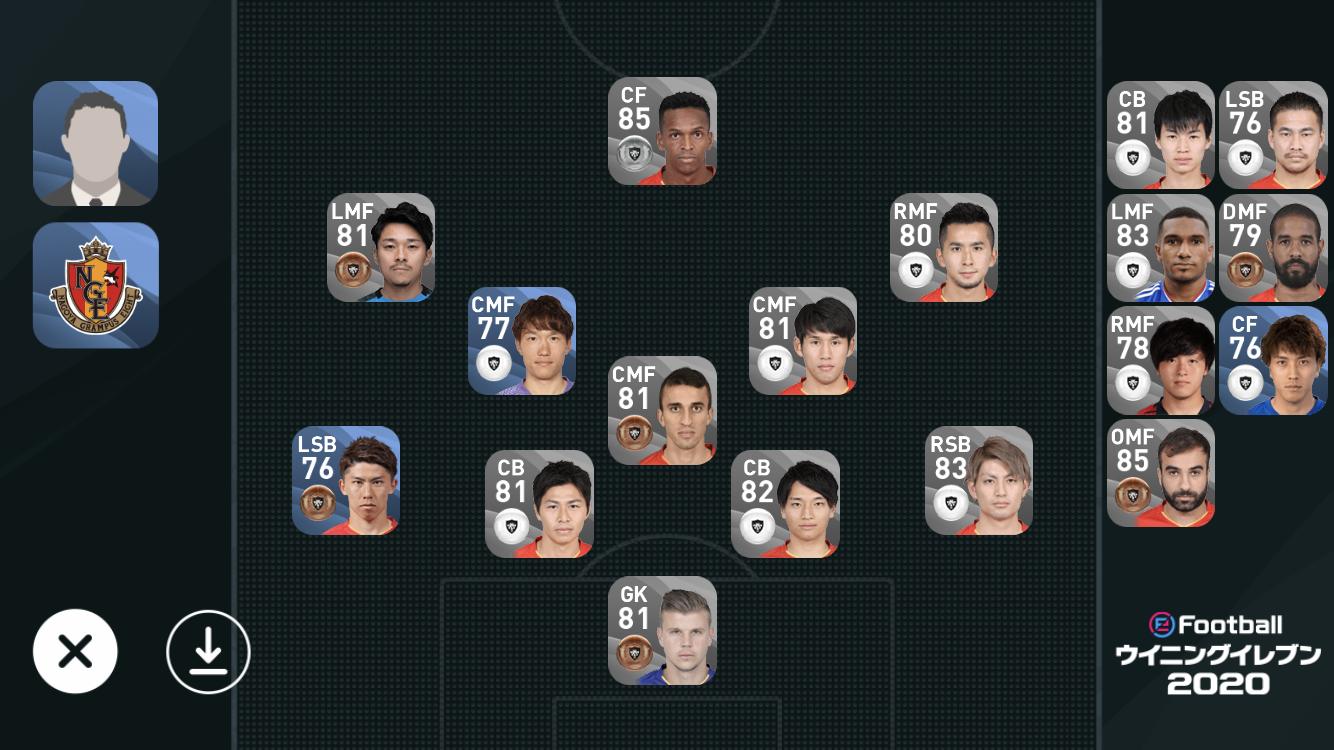The height and width of the screenshot is (750, 1334).
Task: Select the LMF 83 substitute card
Action: [1160, 248]
